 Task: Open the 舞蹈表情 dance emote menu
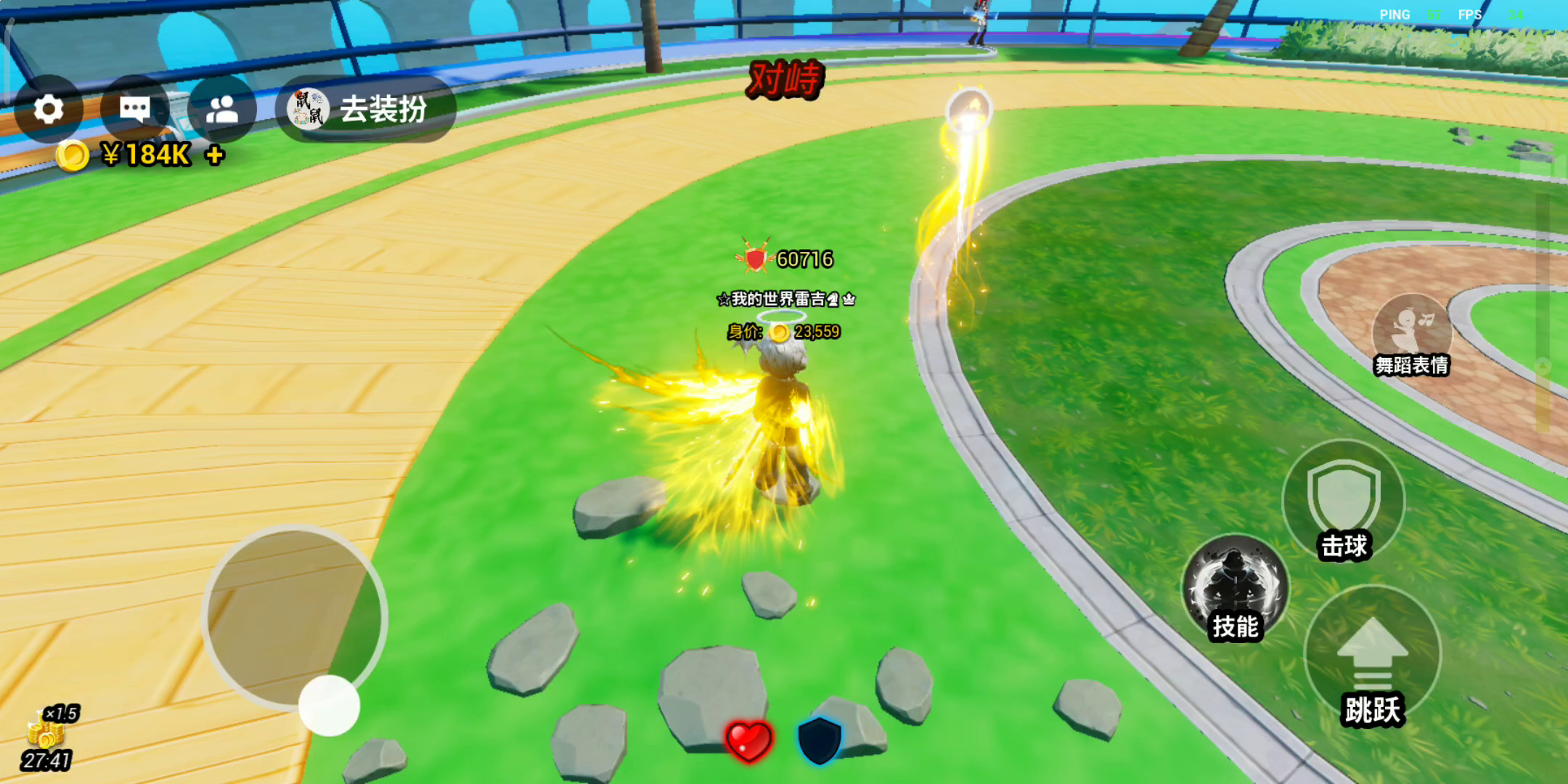1412,334
